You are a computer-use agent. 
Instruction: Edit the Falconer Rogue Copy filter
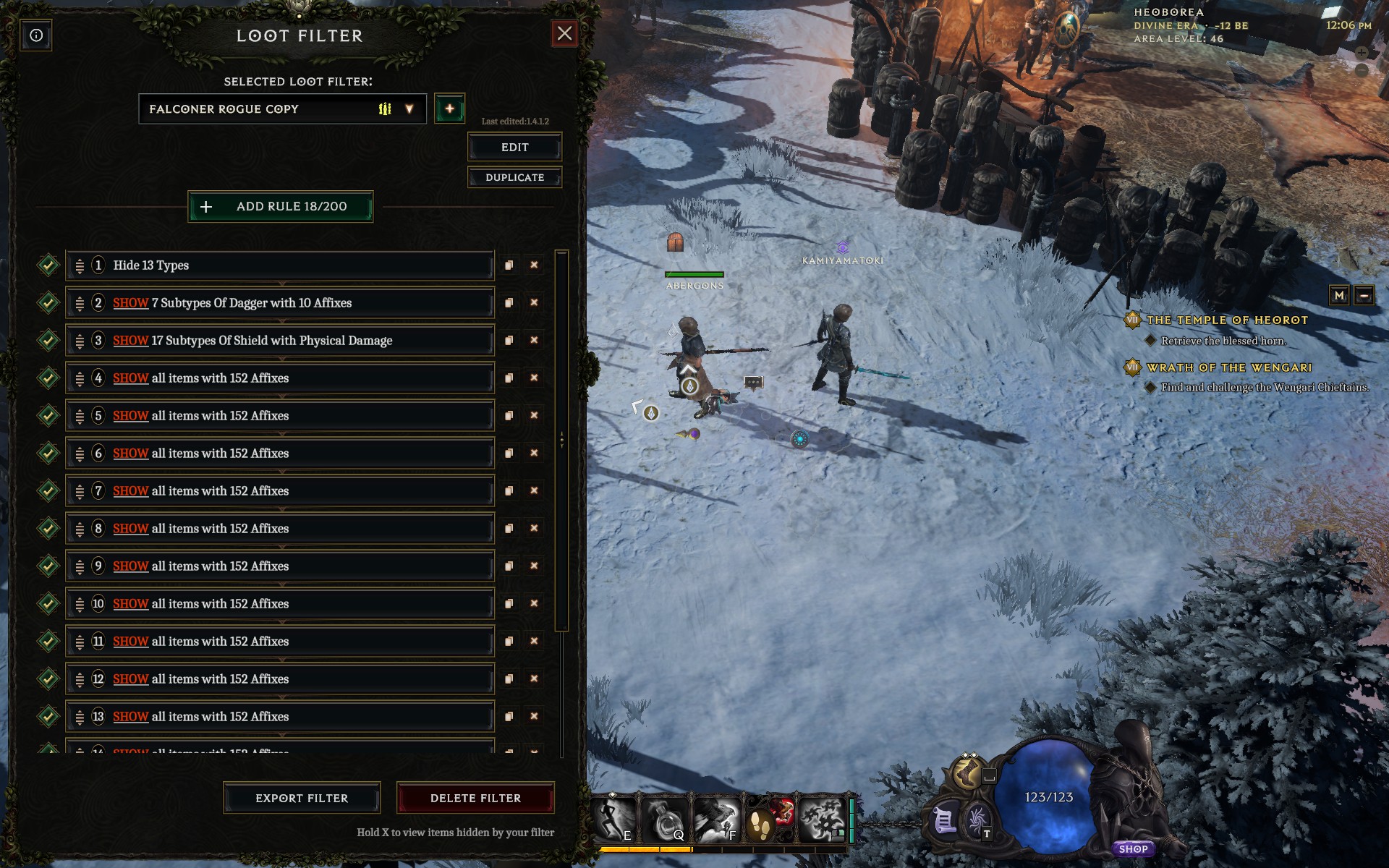pos(514,148)
